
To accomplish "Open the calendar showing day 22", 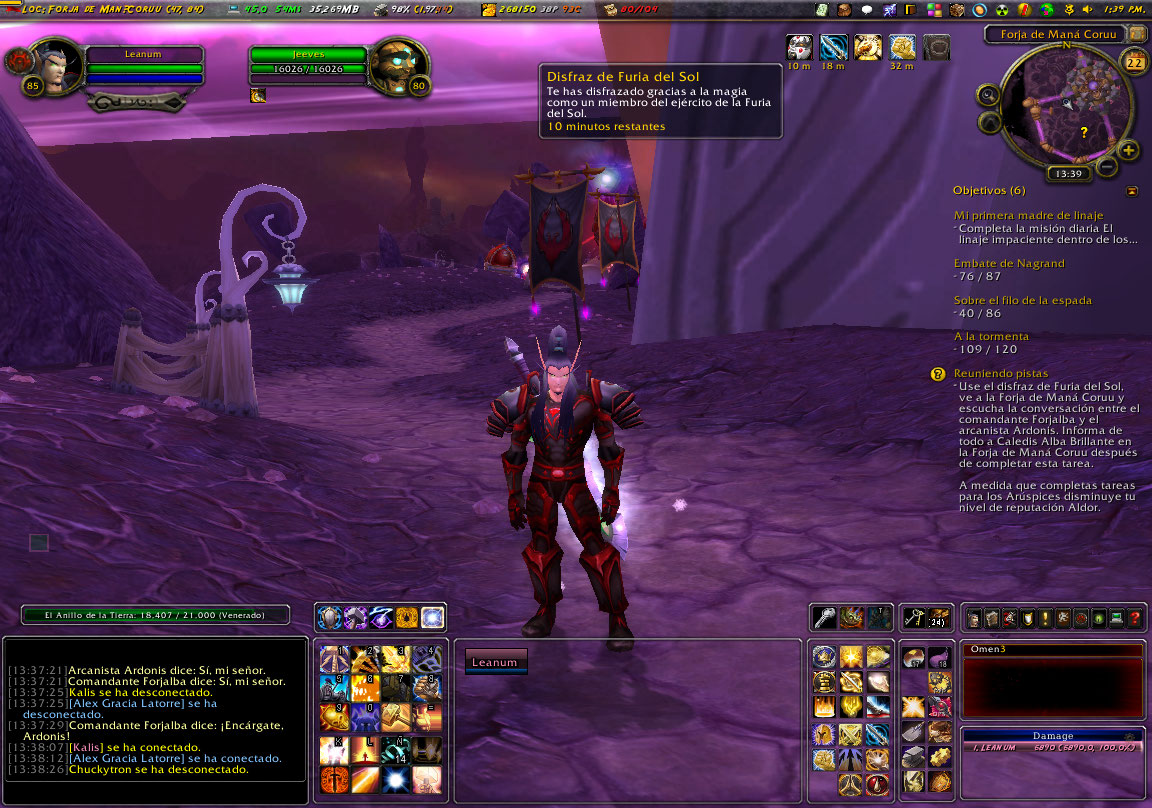I will (x=1135, y=63).
